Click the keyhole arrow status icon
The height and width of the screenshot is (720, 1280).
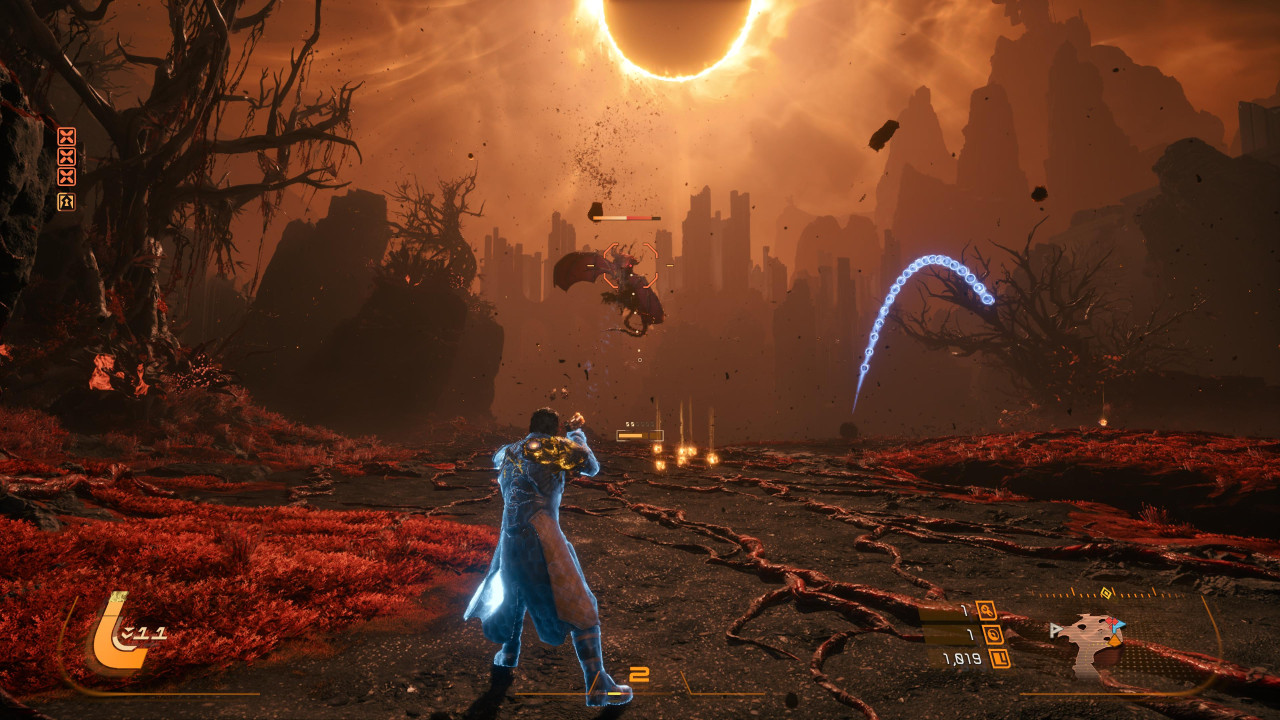pos(66,202)
